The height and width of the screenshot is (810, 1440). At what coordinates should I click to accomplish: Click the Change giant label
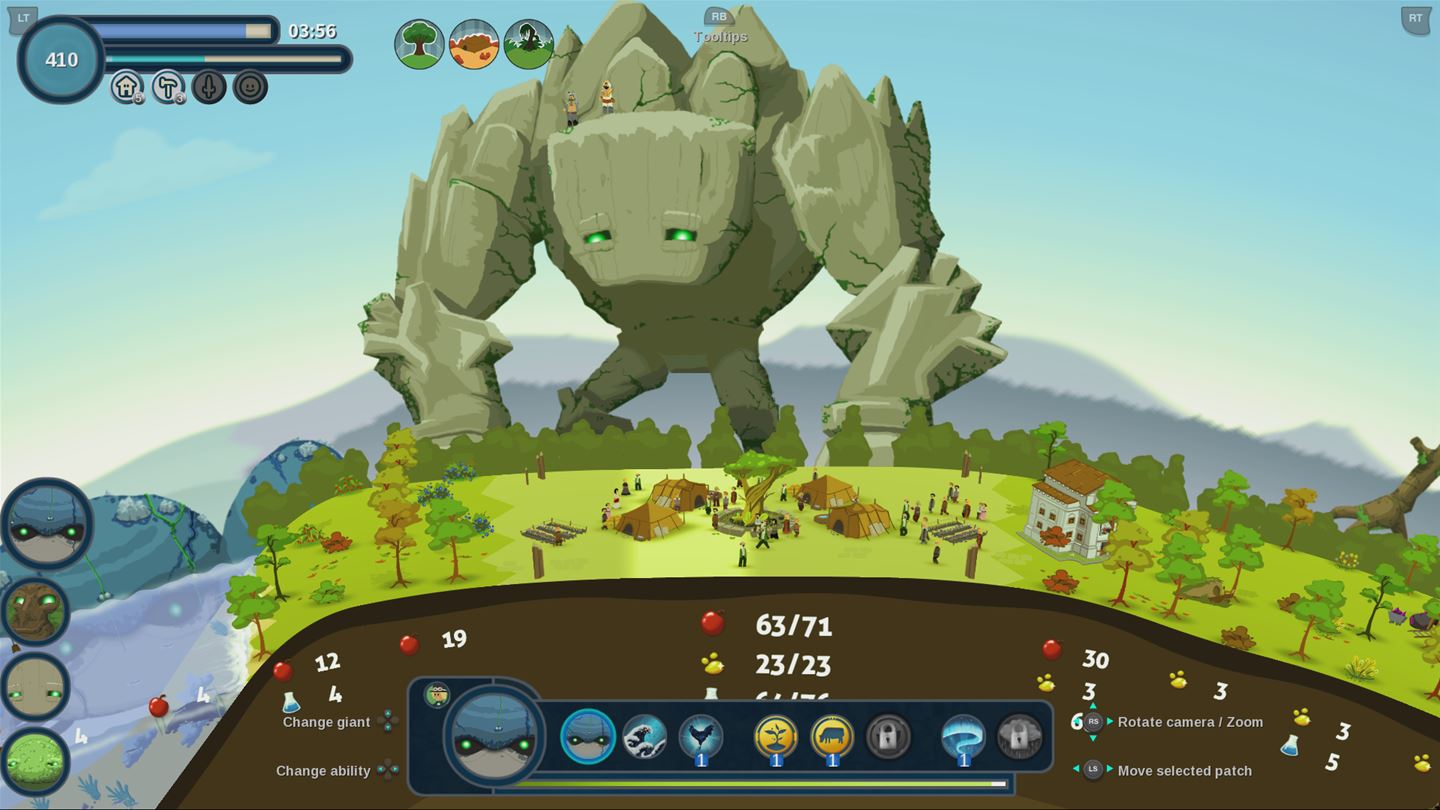pos(325,721)
